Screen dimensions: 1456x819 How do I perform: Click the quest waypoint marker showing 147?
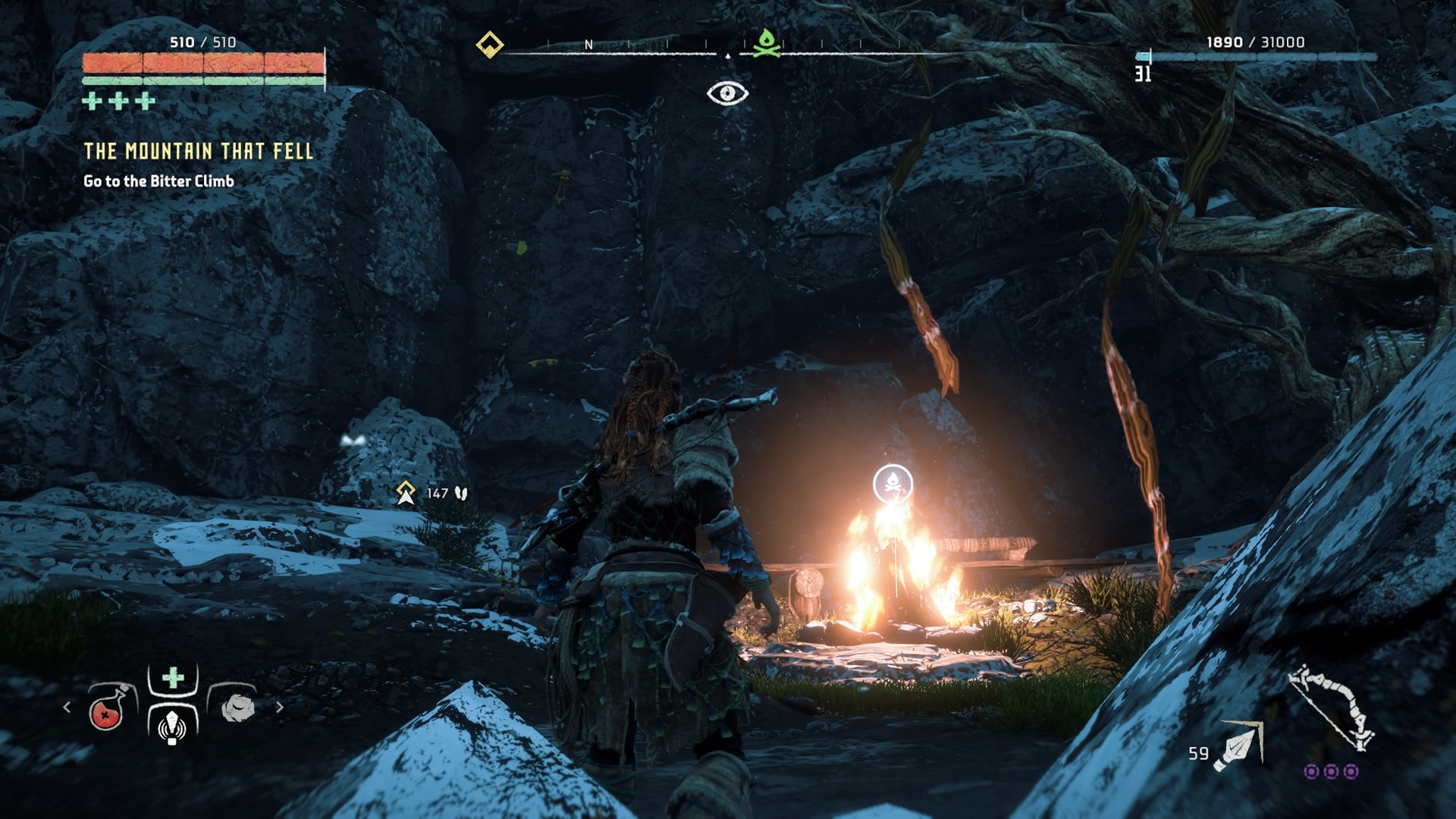406,493
